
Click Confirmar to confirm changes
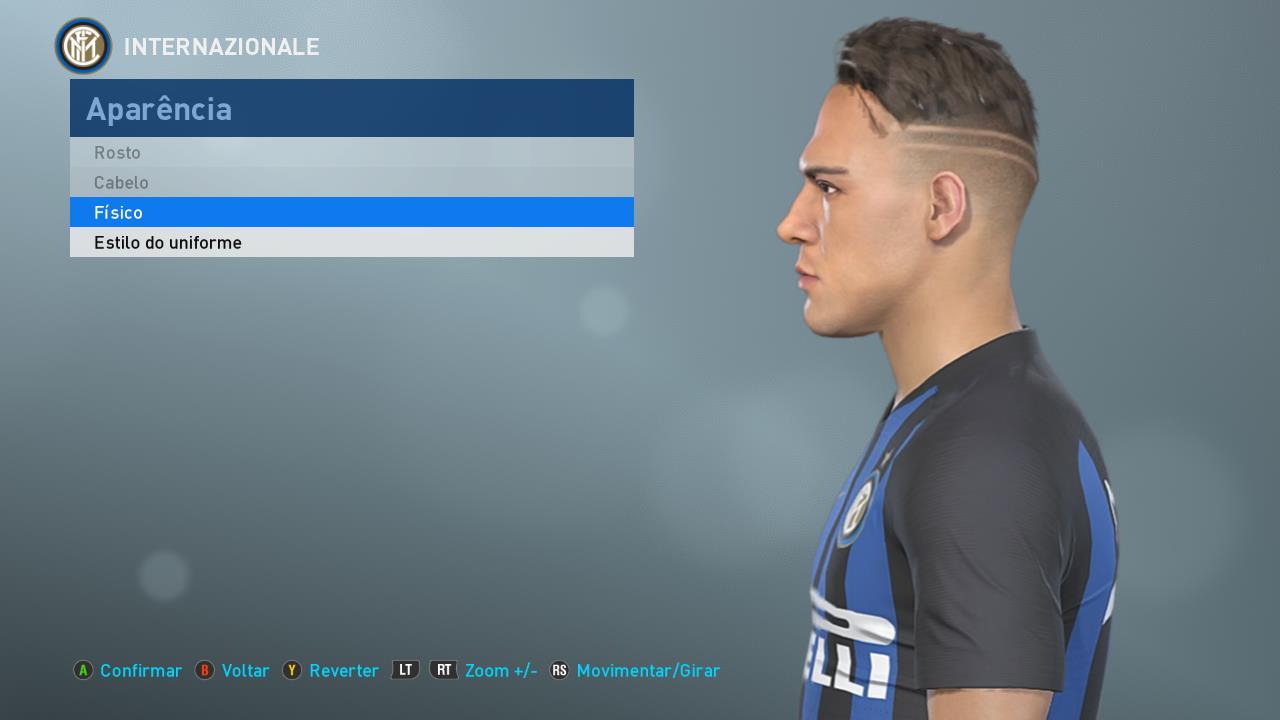140,671
